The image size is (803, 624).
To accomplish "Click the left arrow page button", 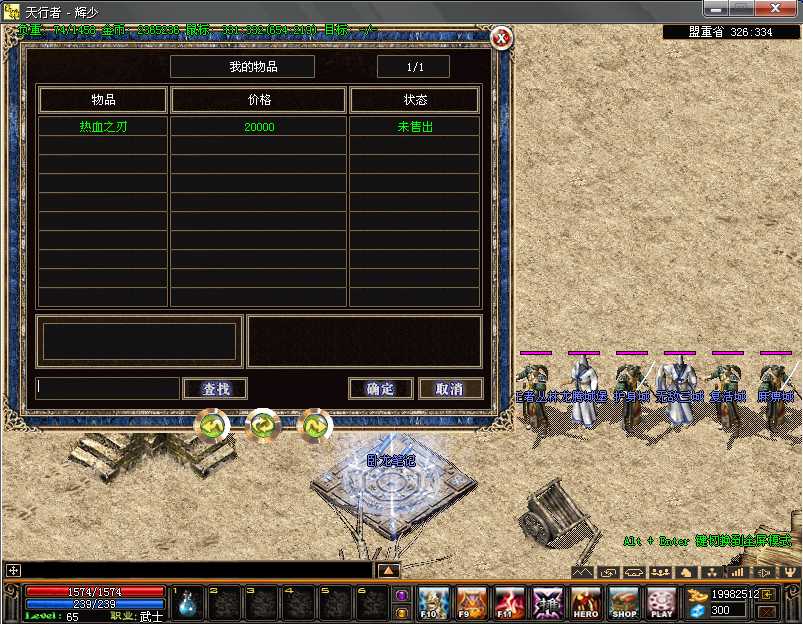I will pos(212,426).
